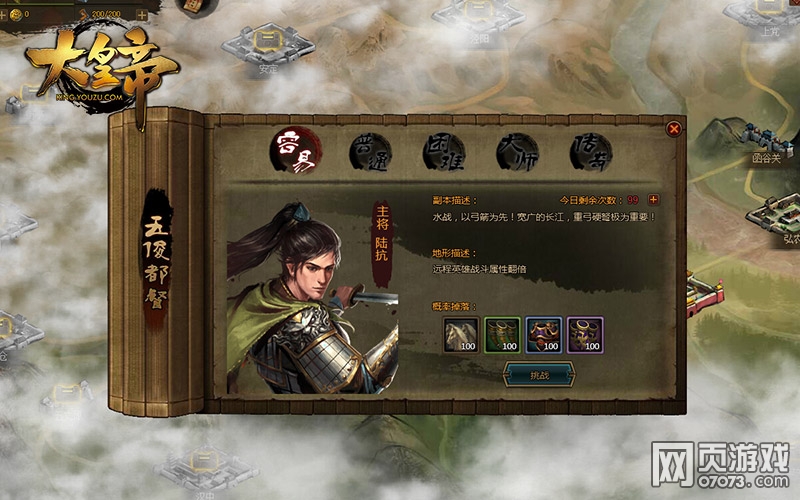Switch to 传奇 (Legend) difficulty
800x500 pixels.
tap(591, 151)
